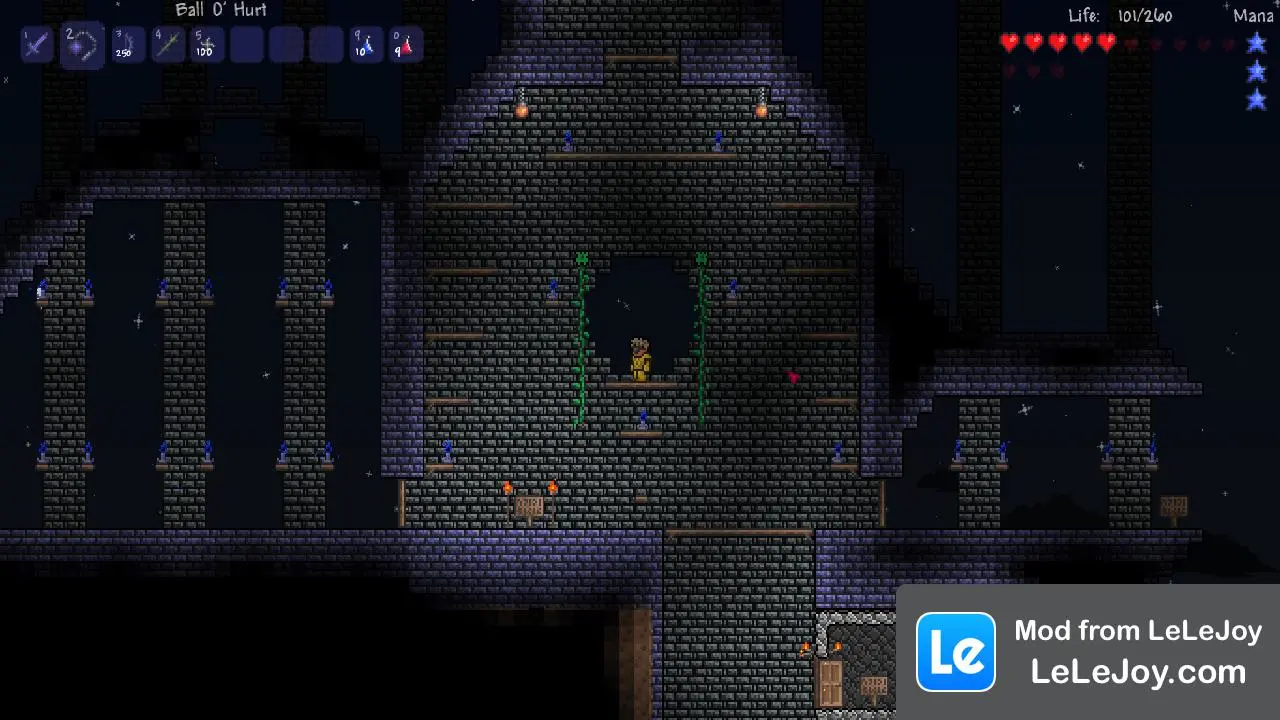Equip the staff in hotbar slot 4

pyautogui.click(x=167, y=45)
